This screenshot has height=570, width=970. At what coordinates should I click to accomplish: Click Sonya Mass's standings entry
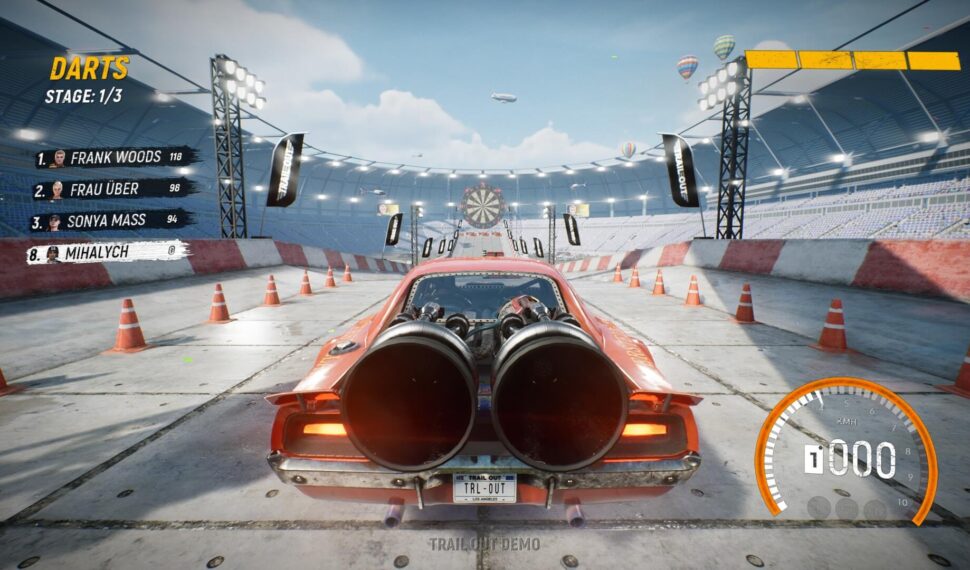[x=110, y=221]
